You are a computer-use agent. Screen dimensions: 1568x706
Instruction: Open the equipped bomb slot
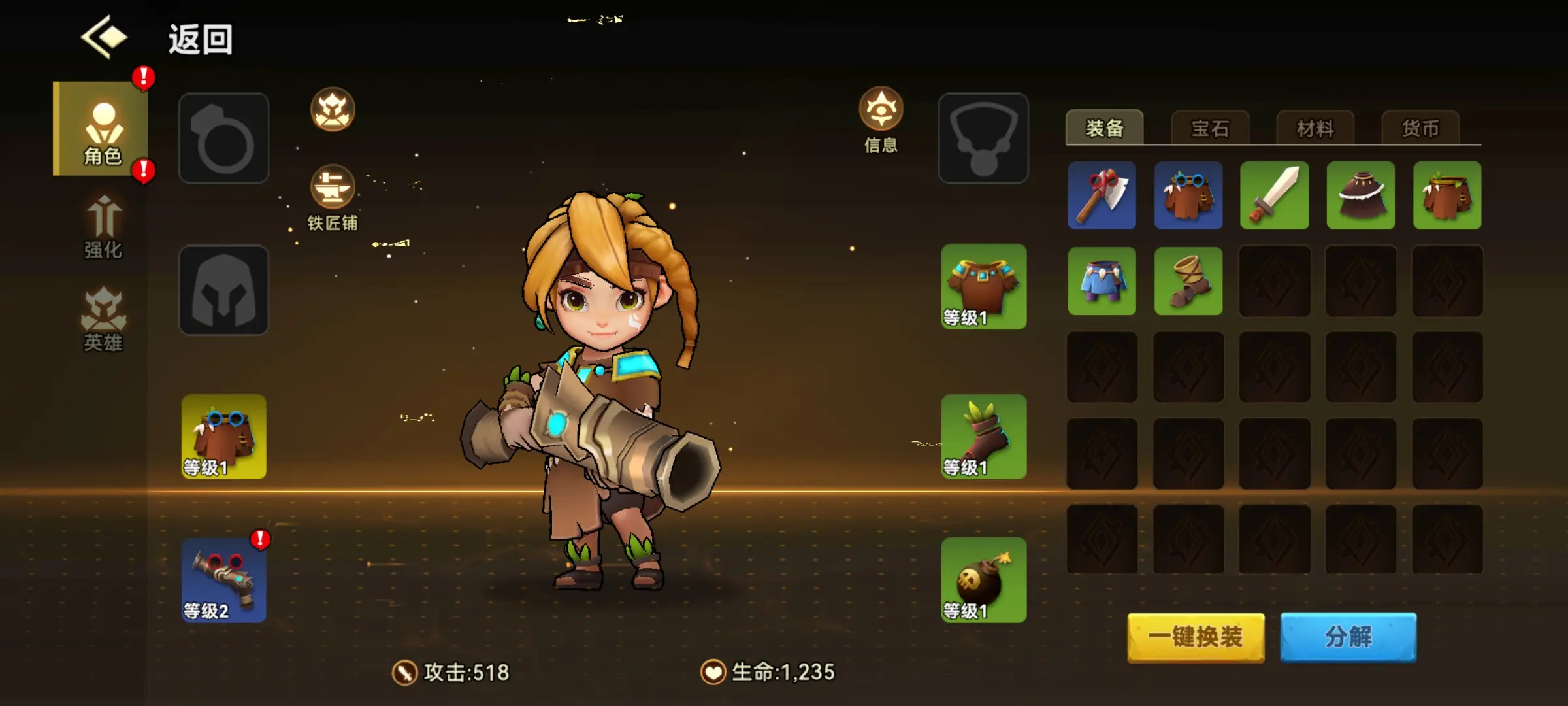point(983,580)
